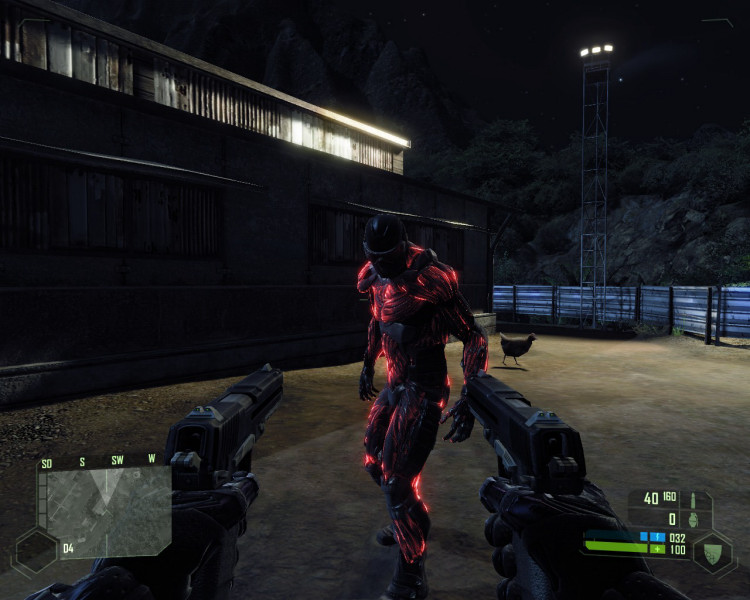750x600 pixels.
Task: Click the armor shield suit mode icon
Action: (713, 550)
